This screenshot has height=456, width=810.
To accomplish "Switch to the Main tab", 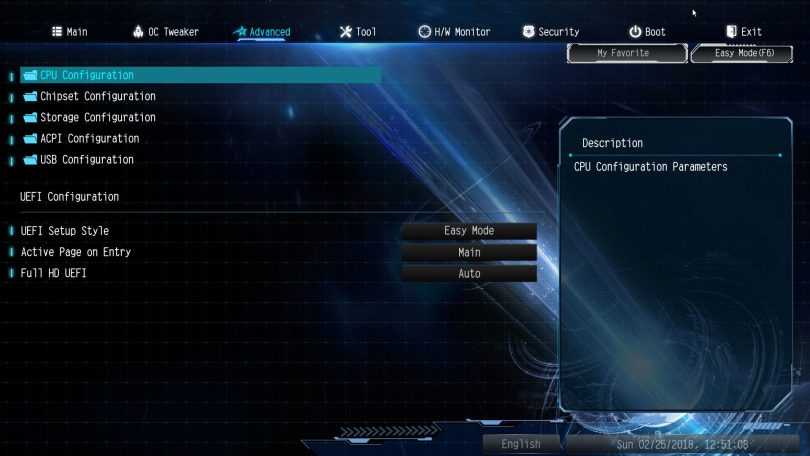I will 69,32.
